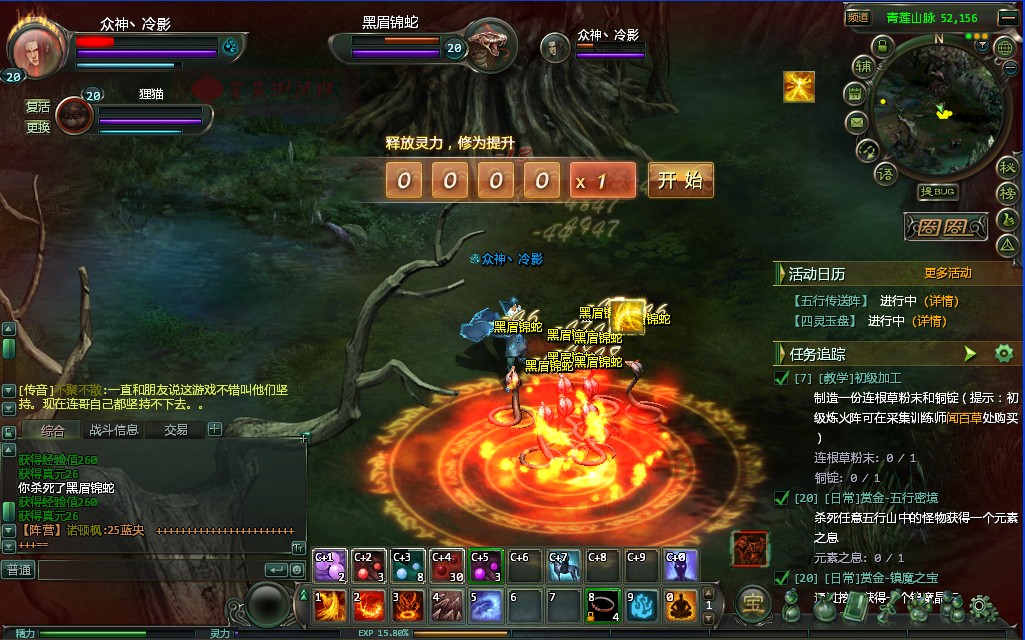Click the 频道 channel button

858,17
